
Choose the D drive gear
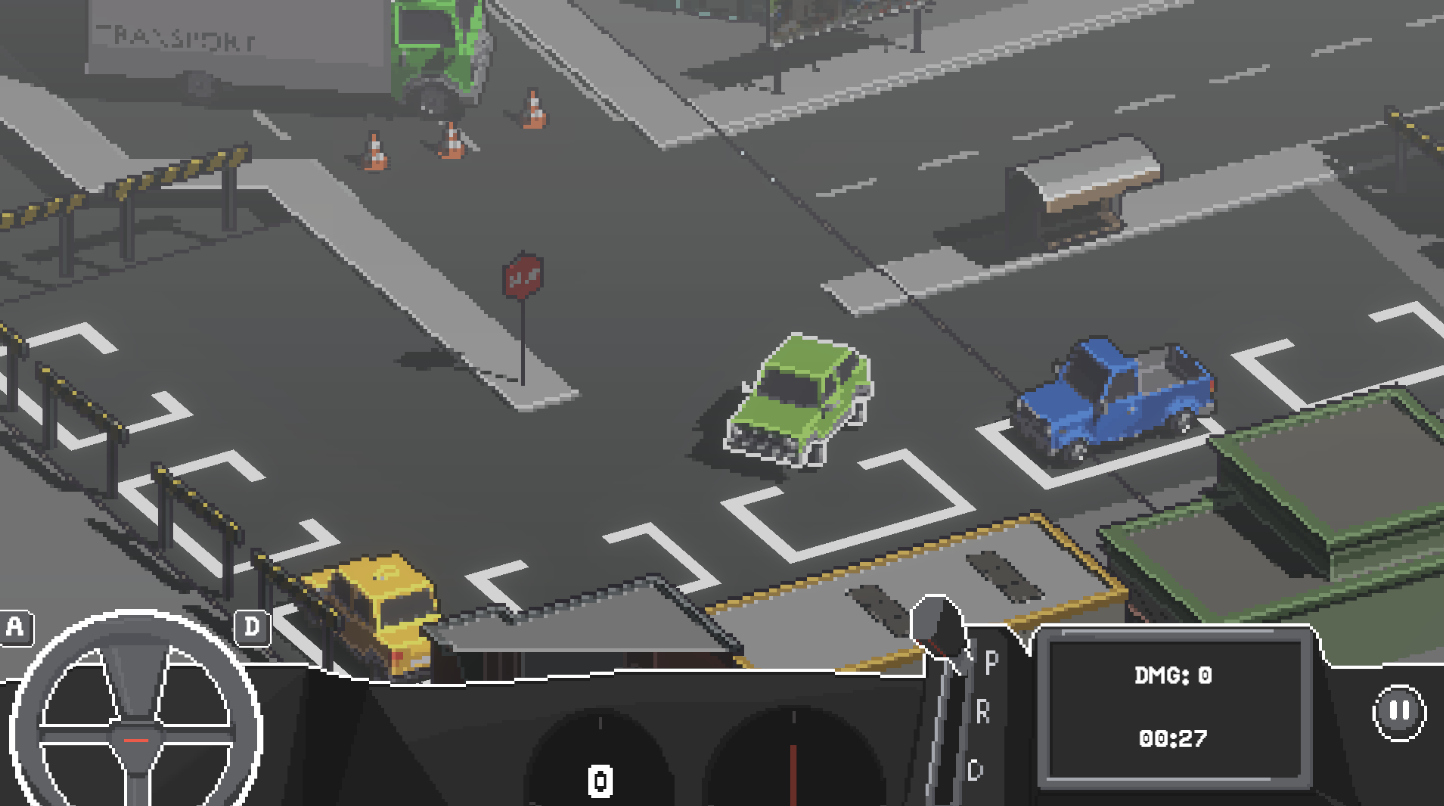point(975,770)
